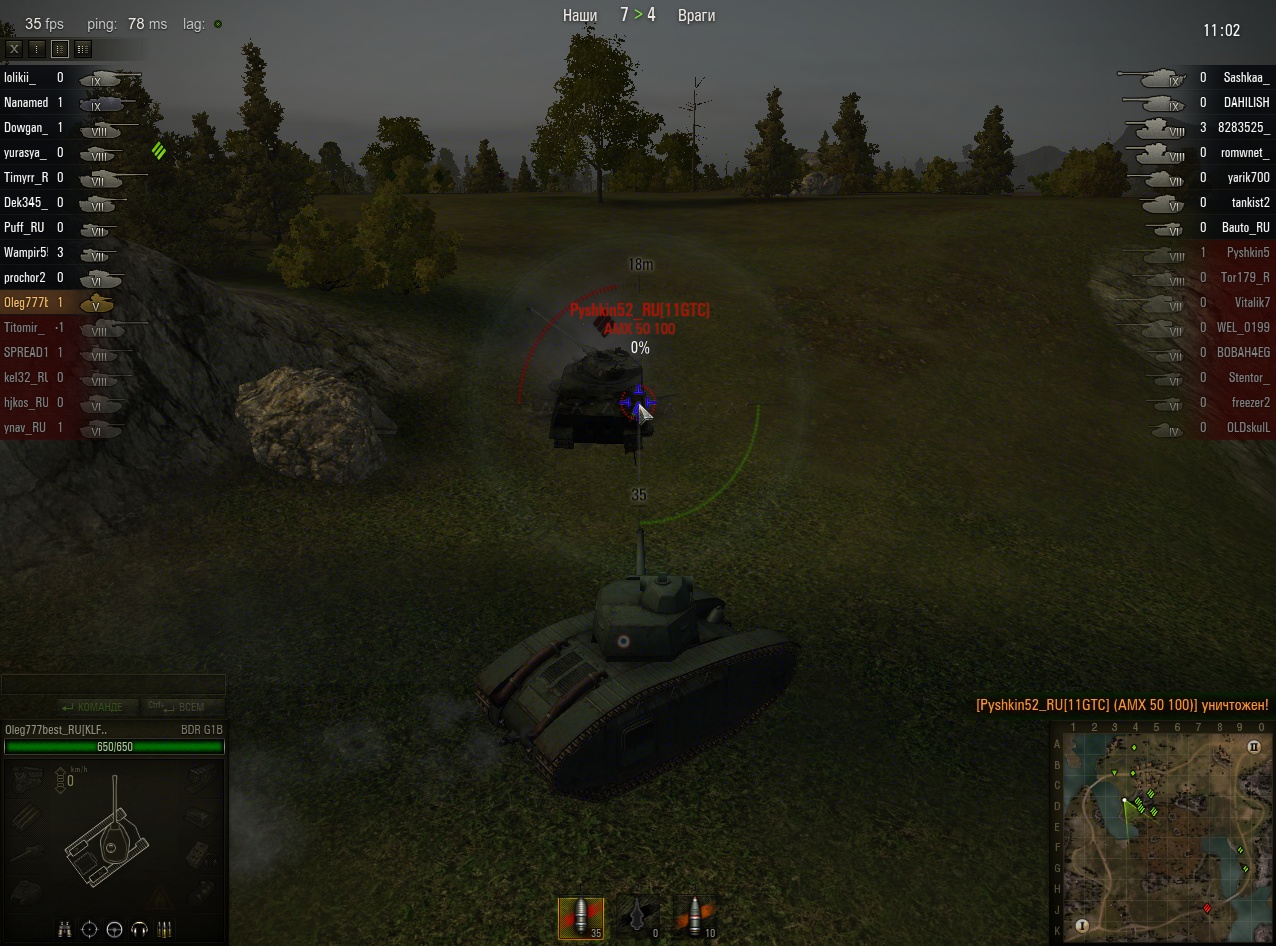Click the steering wheel driver icon
Screen dimensions: 1276x946
pyautogui.click(x=115, y=929)
